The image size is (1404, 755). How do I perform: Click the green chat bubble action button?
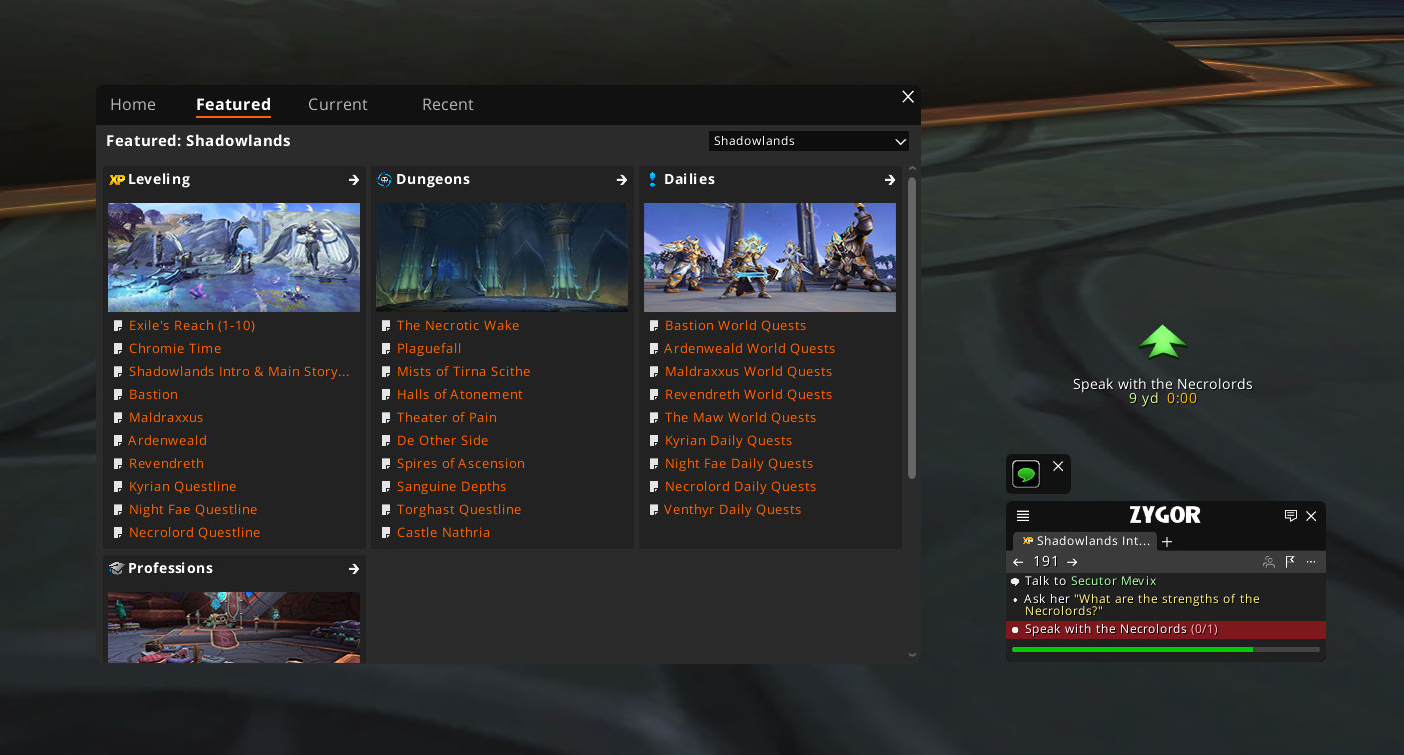[x=1026, y=473]
